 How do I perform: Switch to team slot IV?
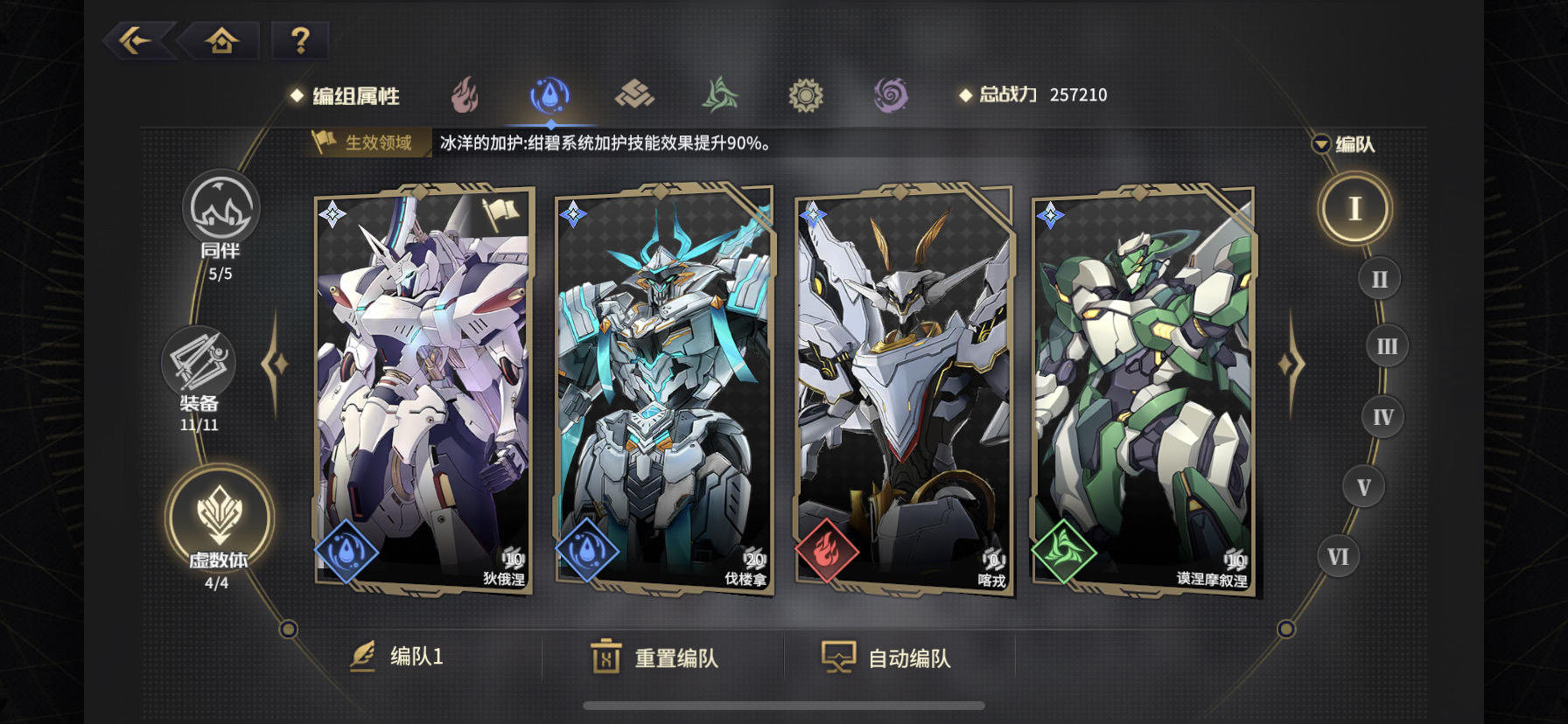pyautogui.click(x=1382, y=417)
